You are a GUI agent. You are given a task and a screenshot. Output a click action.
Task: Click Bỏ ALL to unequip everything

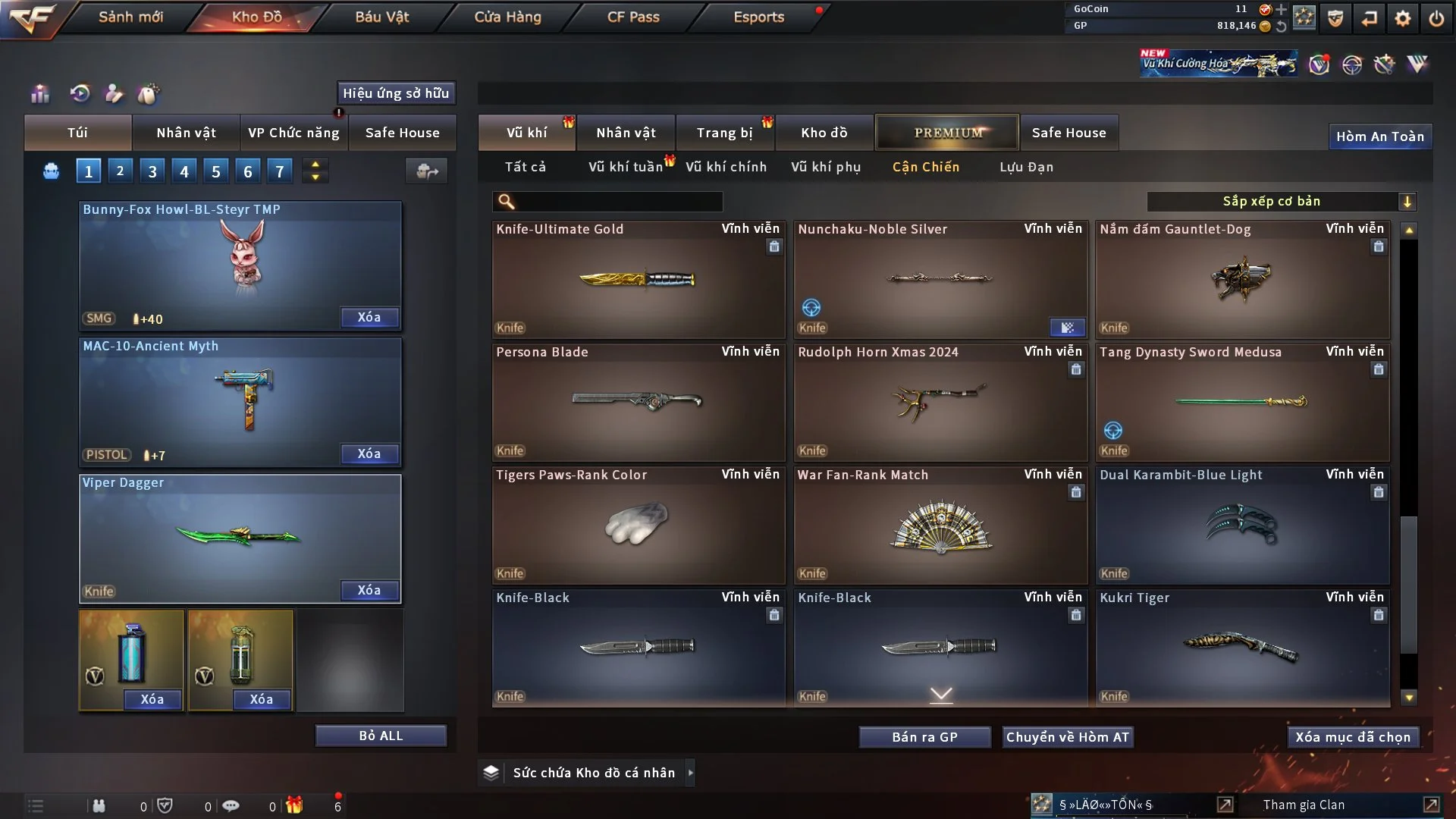point(381,736)
